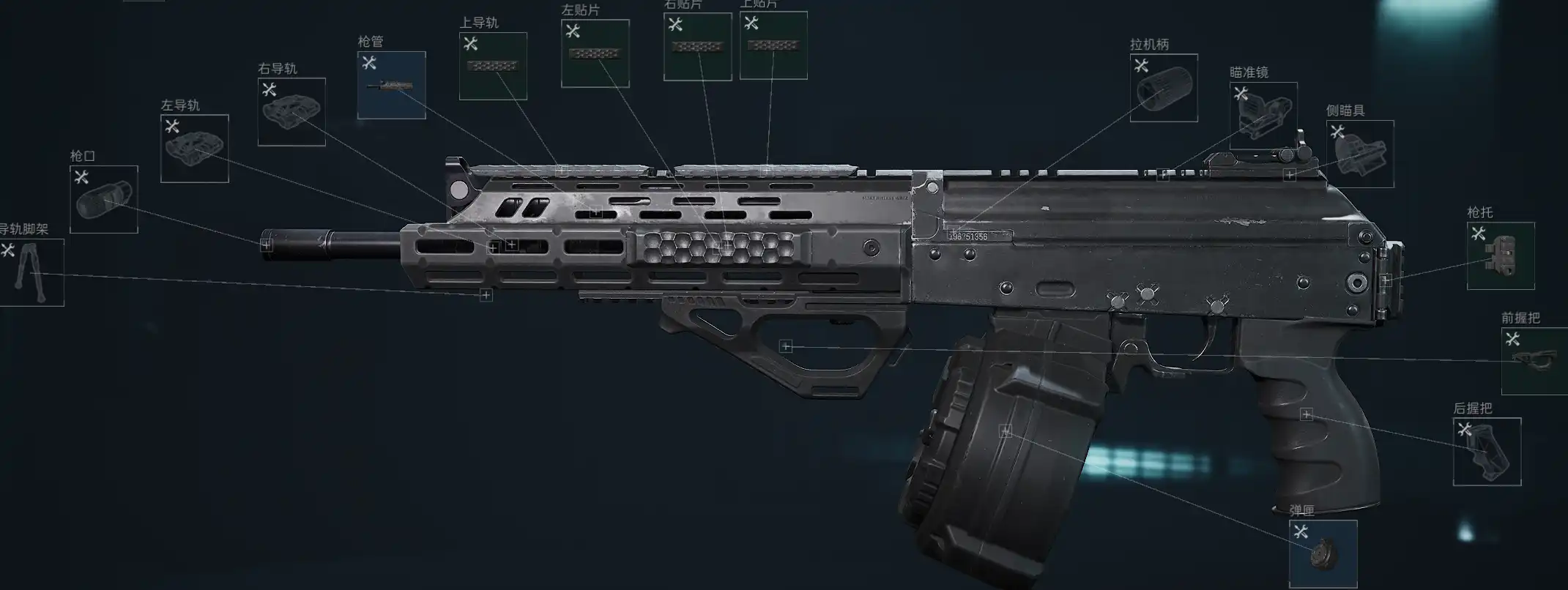Screen dimensions: 1568x590
Task: Select the 右贴片 right panel slot
Action: (697, 47)
